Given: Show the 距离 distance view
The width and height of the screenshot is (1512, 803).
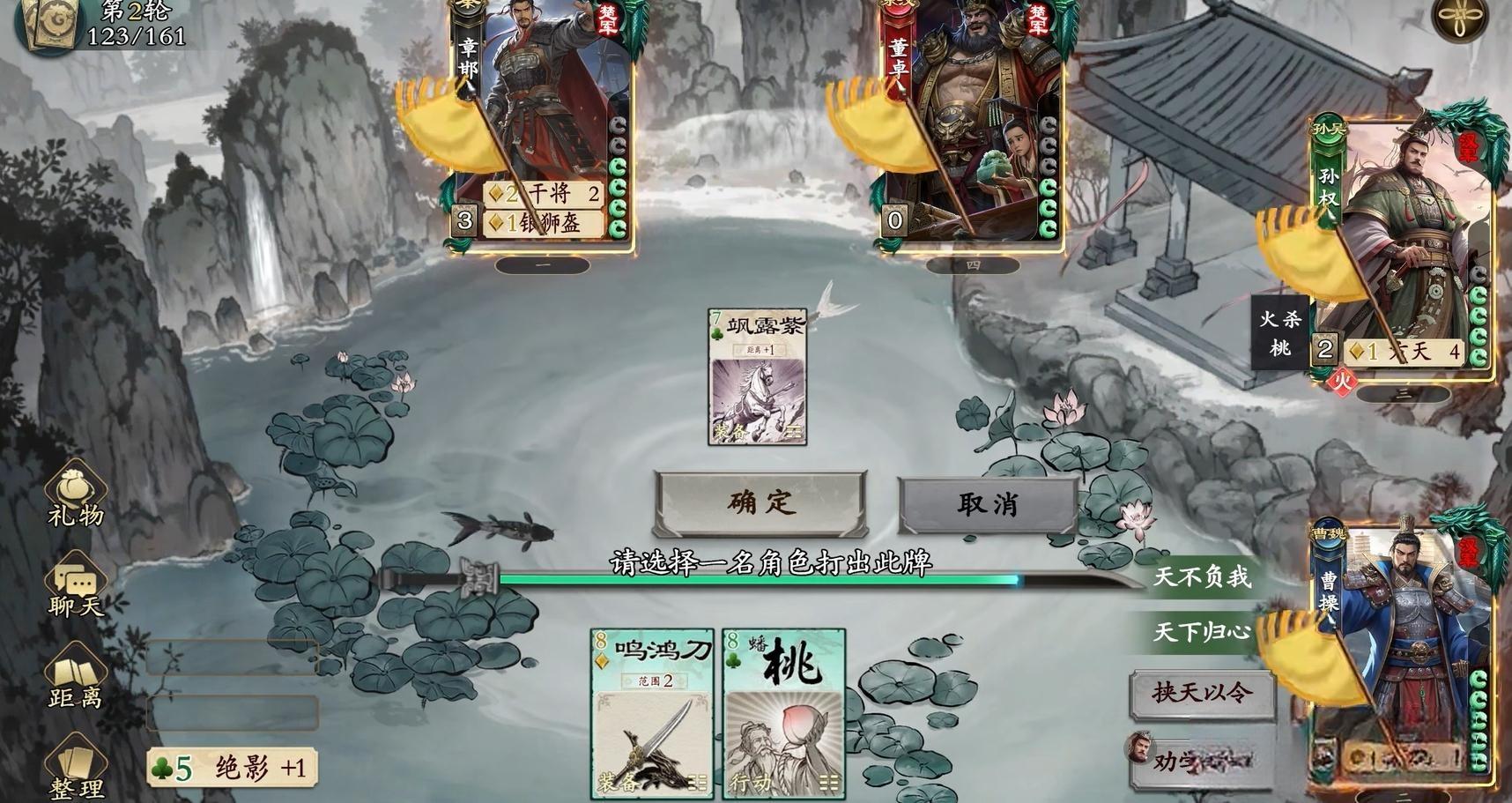Looking at the screenshot, I should pyautogui.click(x=76, y=682).
